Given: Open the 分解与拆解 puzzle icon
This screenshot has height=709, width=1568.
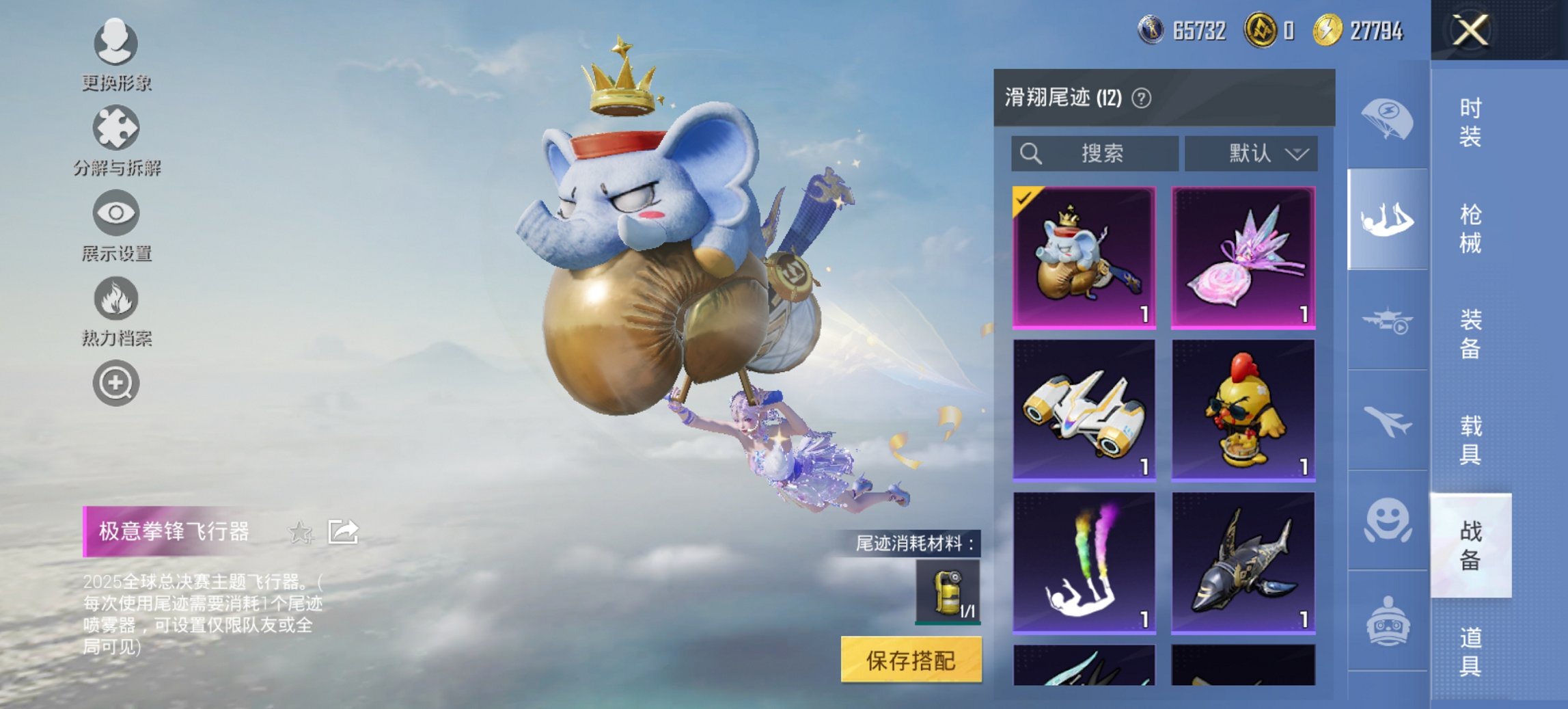Looking at the screenshot, I should pyautogui.click(x=115, y=129).
